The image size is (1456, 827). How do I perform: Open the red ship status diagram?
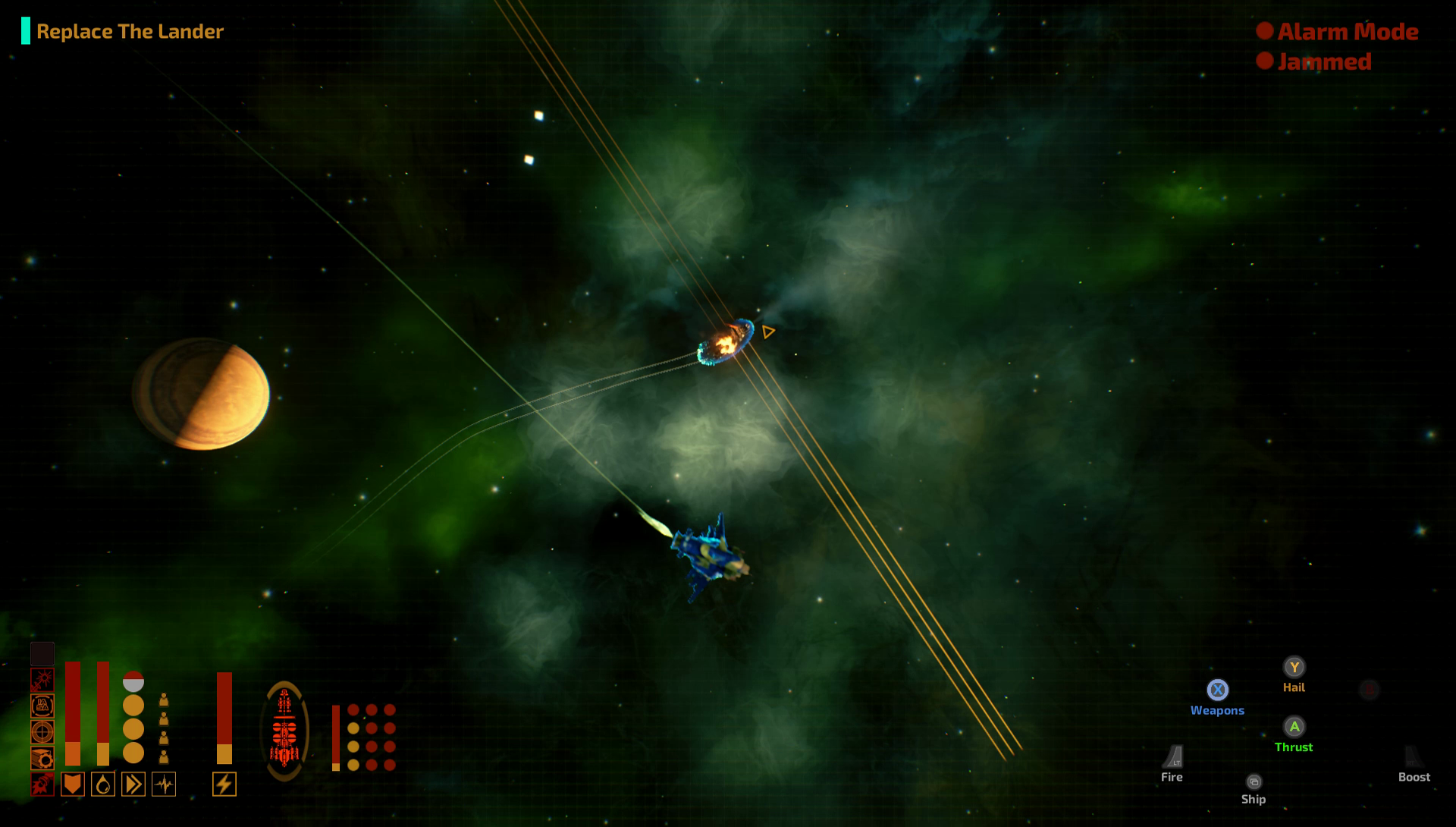pyautogui.click(x=284, y=731)
